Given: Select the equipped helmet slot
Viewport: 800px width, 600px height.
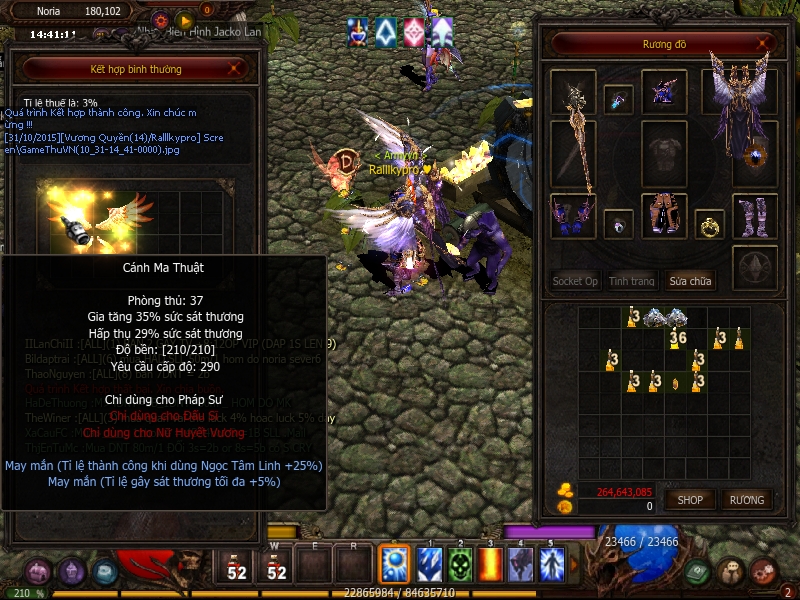Looking at the screenshot, I should (664, 93).
